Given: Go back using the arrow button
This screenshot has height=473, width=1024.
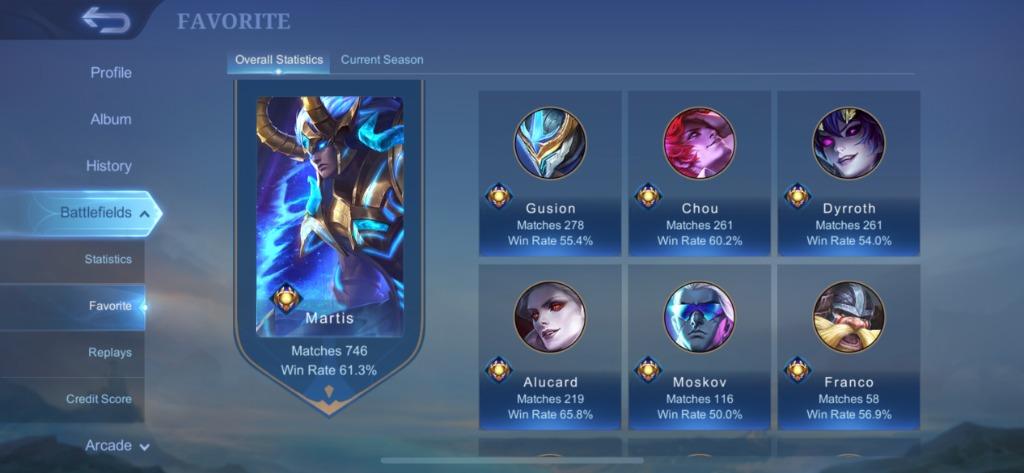Looking at the screenshot, I should point(105,20).
